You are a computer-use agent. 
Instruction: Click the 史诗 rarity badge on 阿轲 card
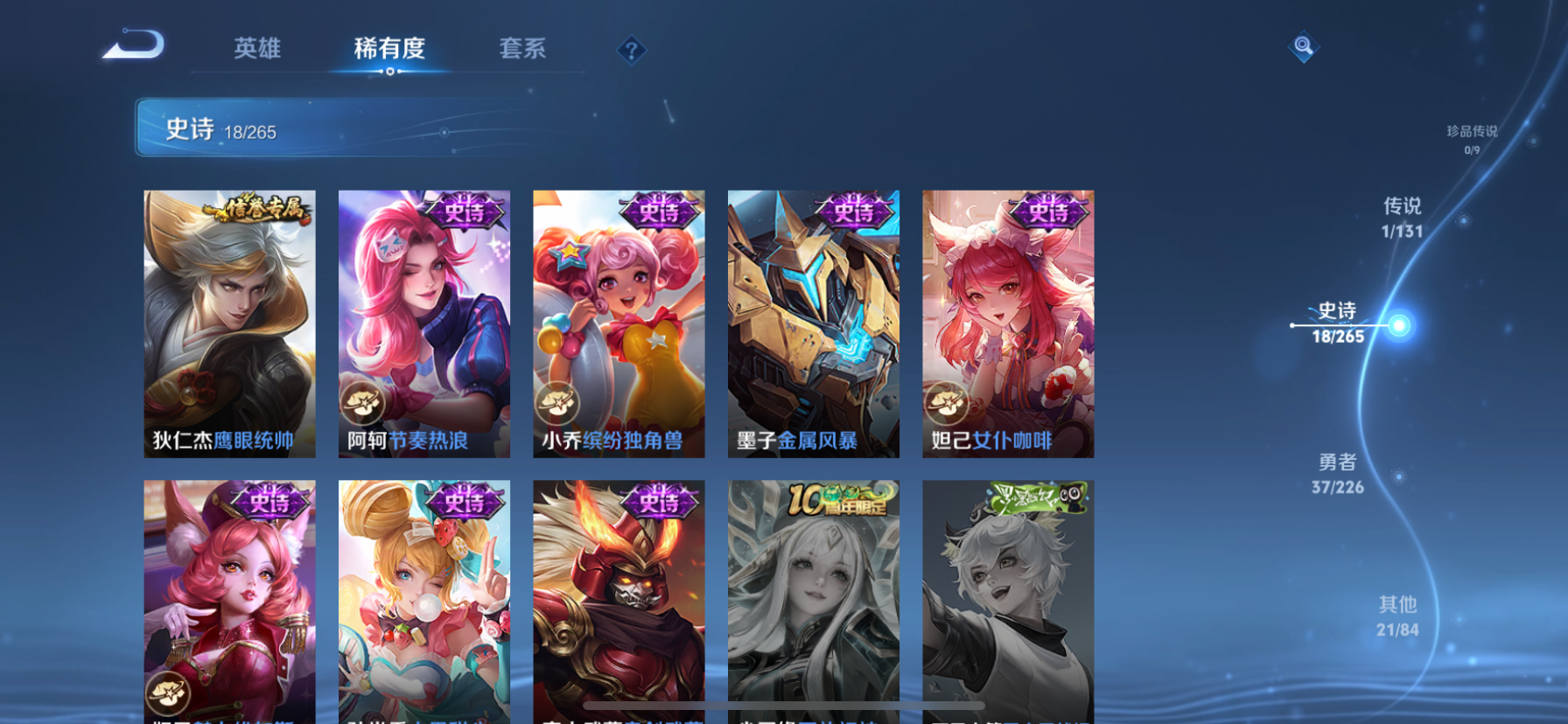[466, 212]
